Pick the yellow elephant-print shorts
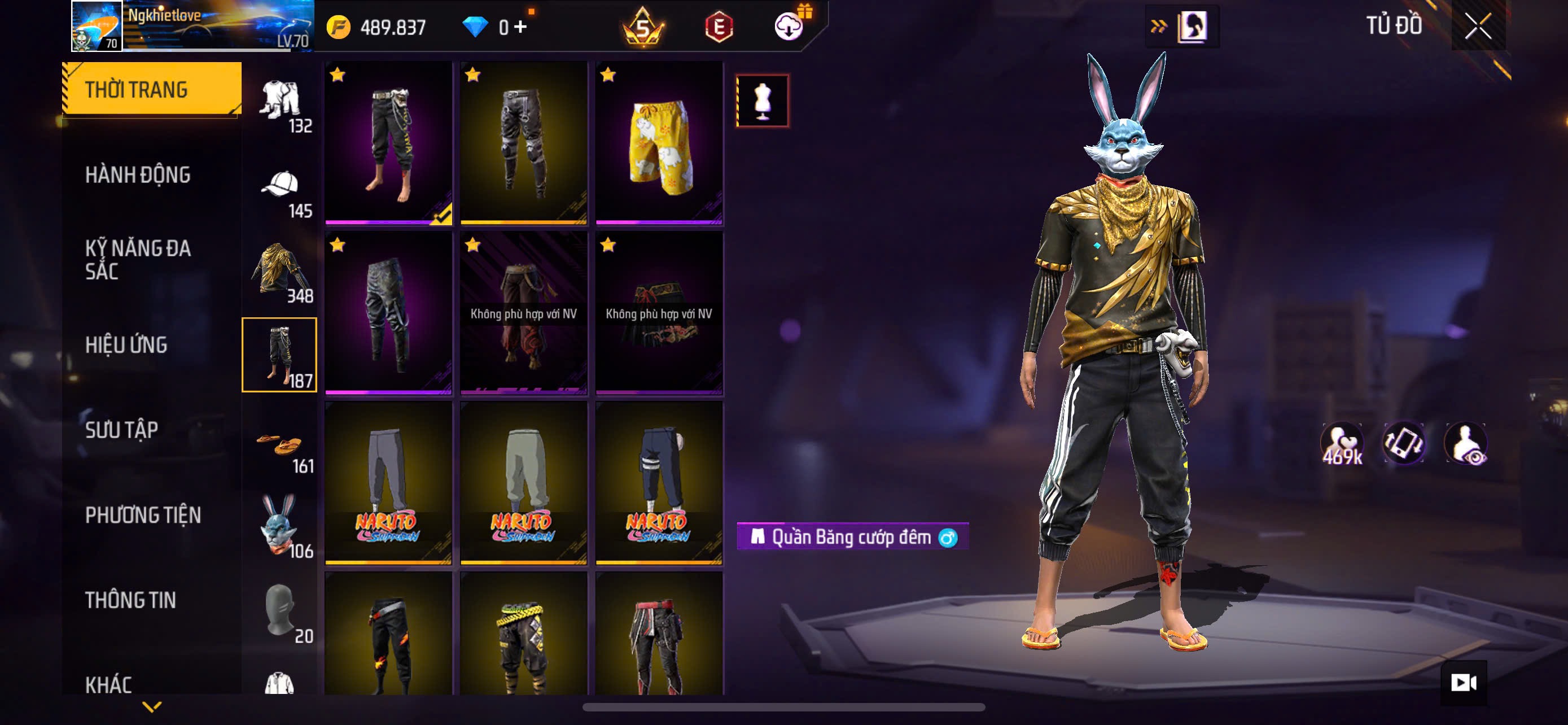The image size is (1568, 725). coord(659,142)
